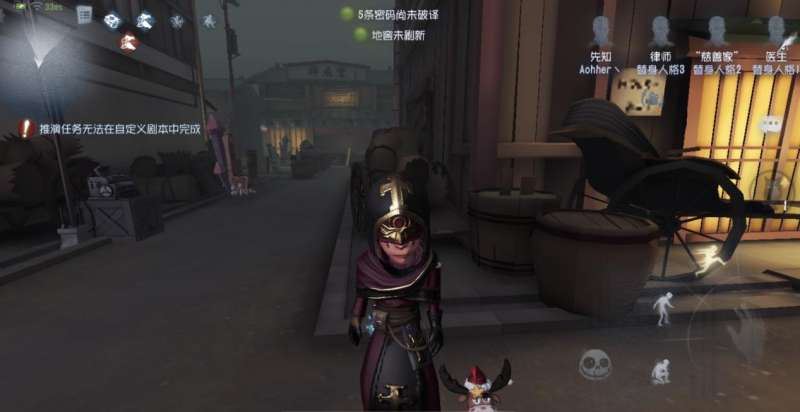Viewport: 800px width, 412px height.
Task: Select the Seer teammate portrait
Action: 600,31
